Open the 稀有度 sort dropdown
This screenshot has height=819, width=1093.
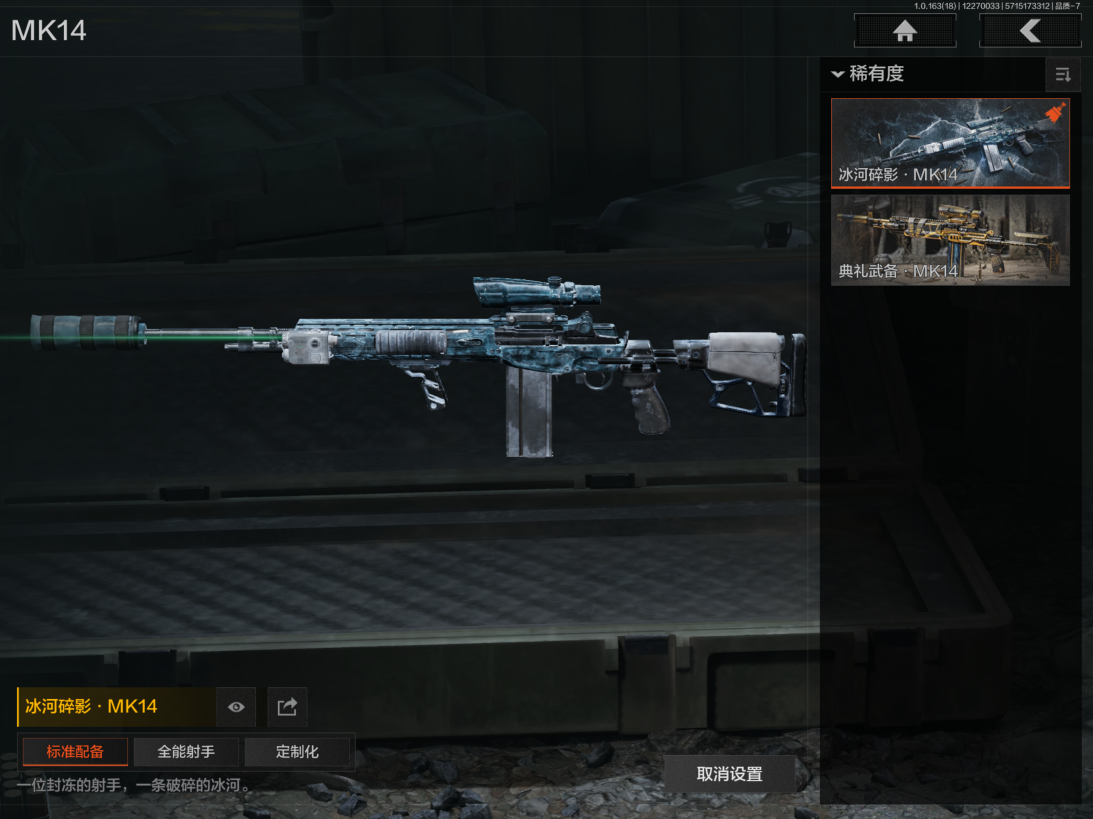click(868, 74)
